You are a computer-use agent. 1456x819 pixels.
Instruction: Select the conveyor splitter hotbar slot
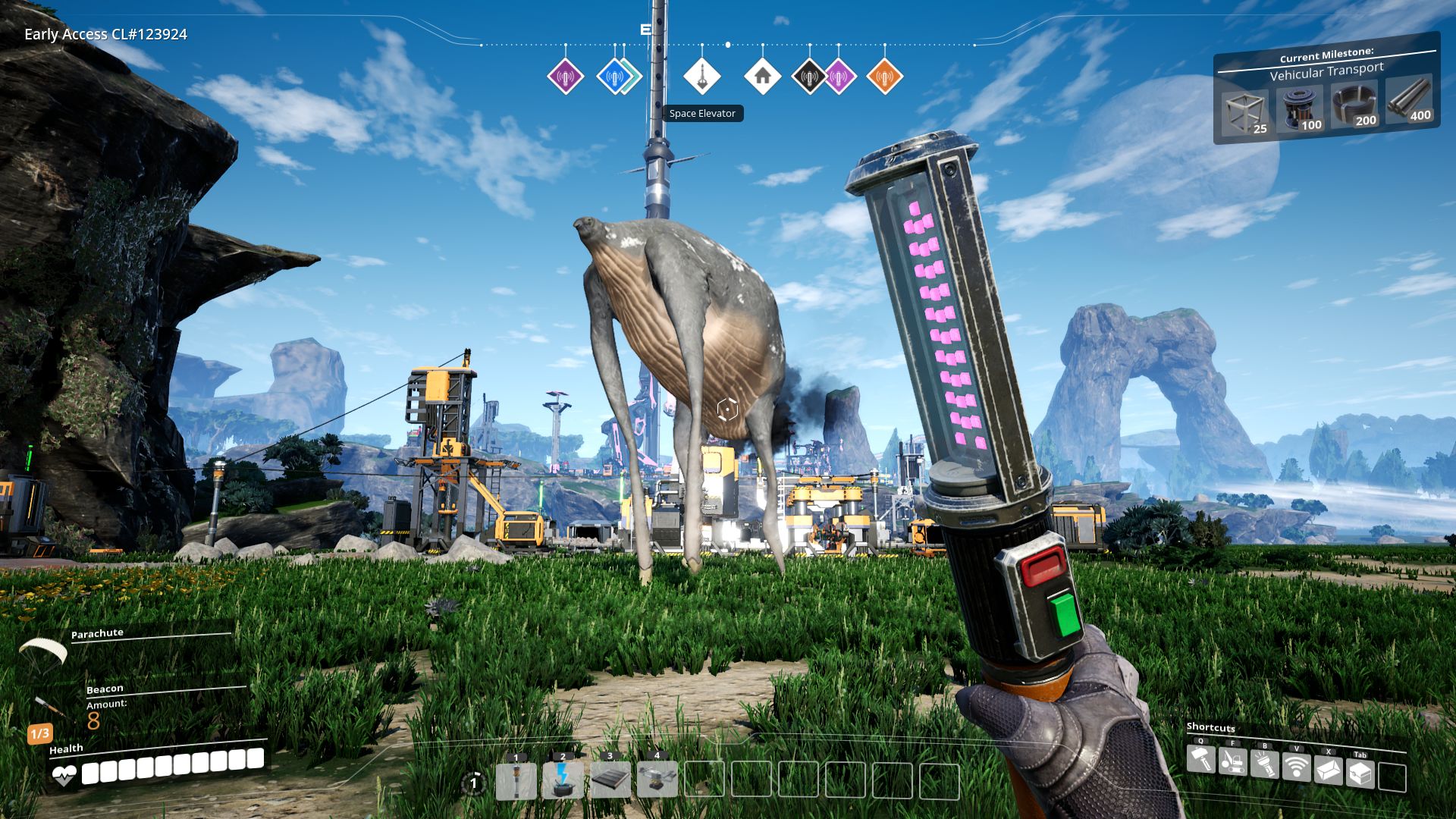(x=657, y=781)
